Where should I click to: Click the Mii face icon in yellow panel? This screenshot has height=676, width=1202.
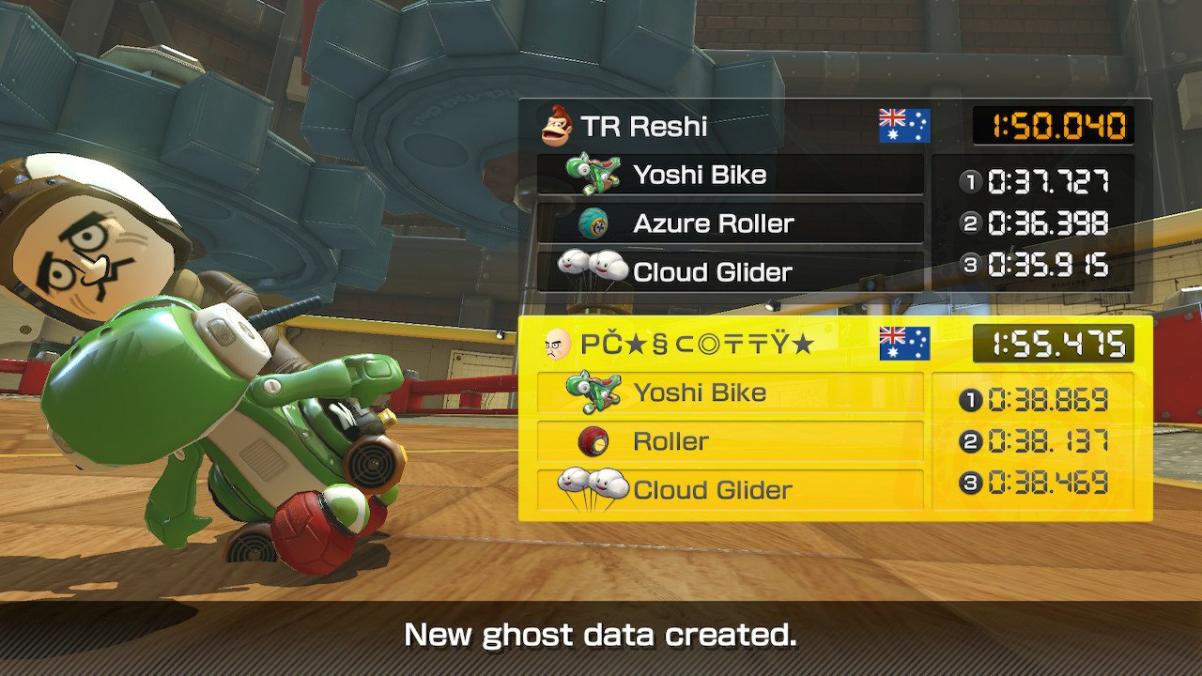point(558,345)
